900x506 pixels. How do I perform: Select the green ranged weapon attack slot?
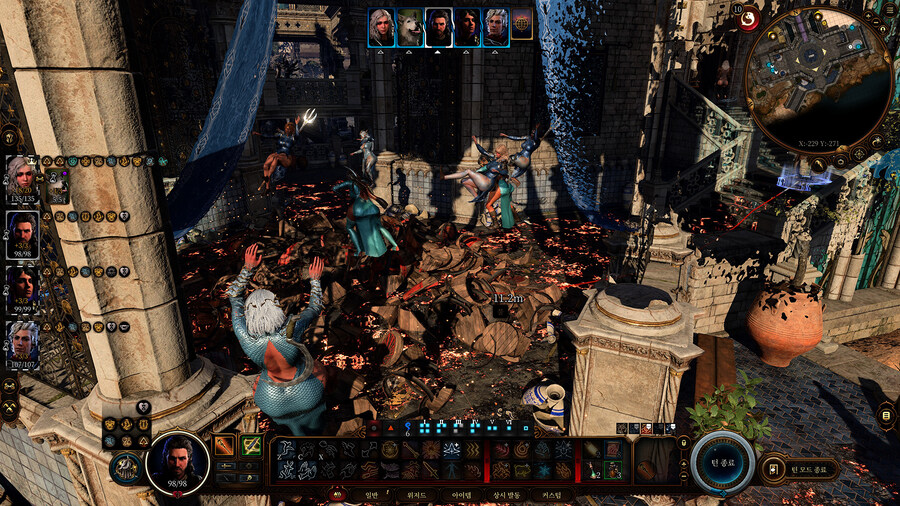tap(251, 446)
